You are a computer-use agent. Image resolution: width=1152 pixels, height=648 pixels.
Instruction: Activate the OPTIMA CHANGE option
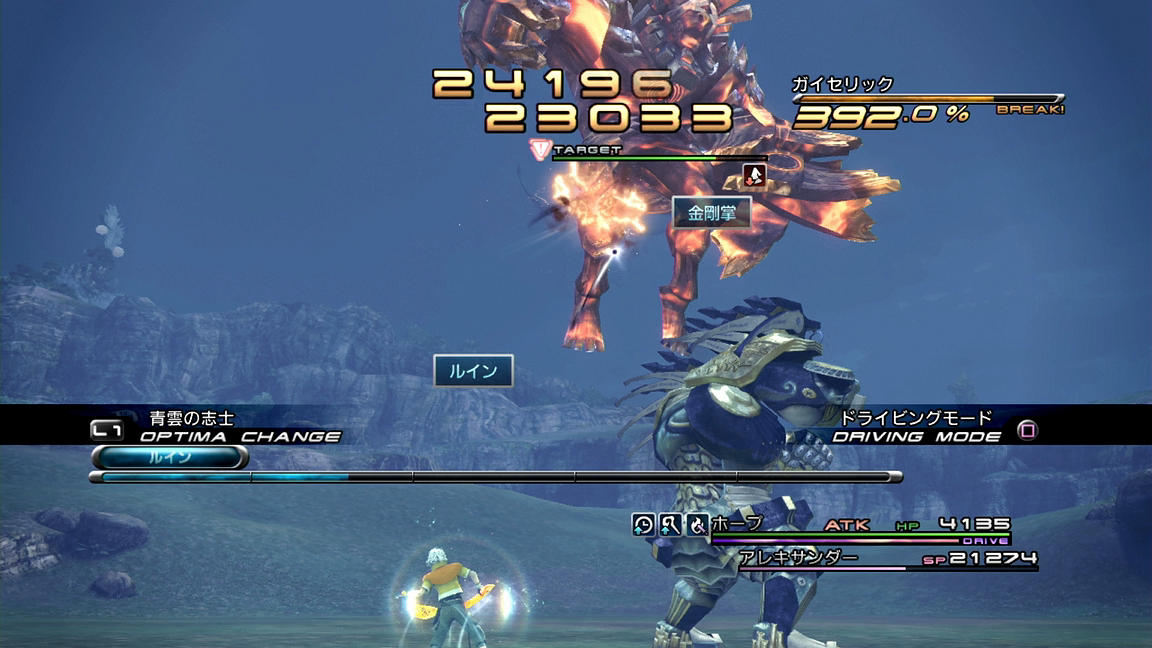click(x=239, y=436)
